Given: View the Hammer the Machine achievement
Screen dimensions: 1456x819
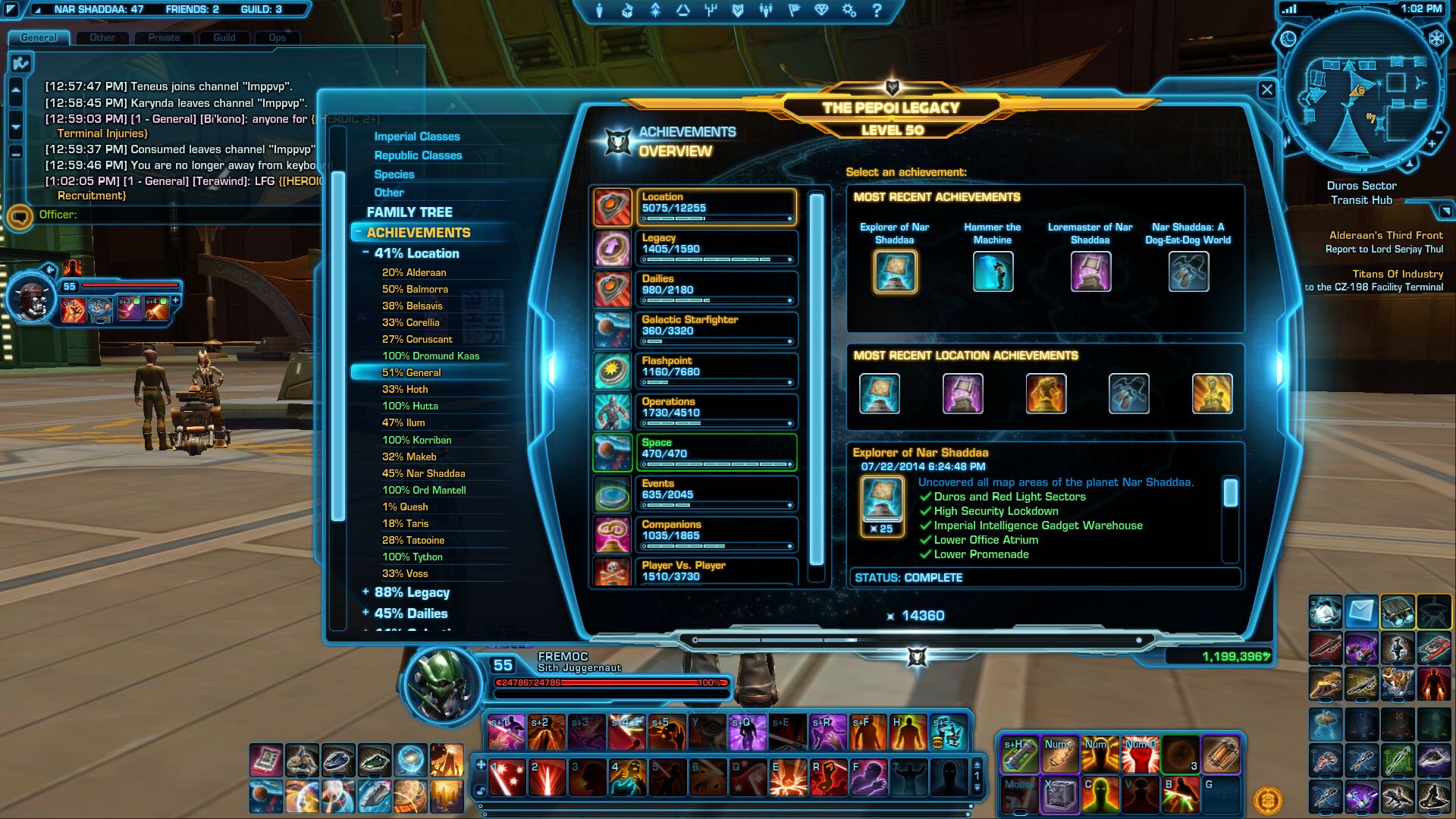Looking at the screenshot, I should tap(993, 271).
